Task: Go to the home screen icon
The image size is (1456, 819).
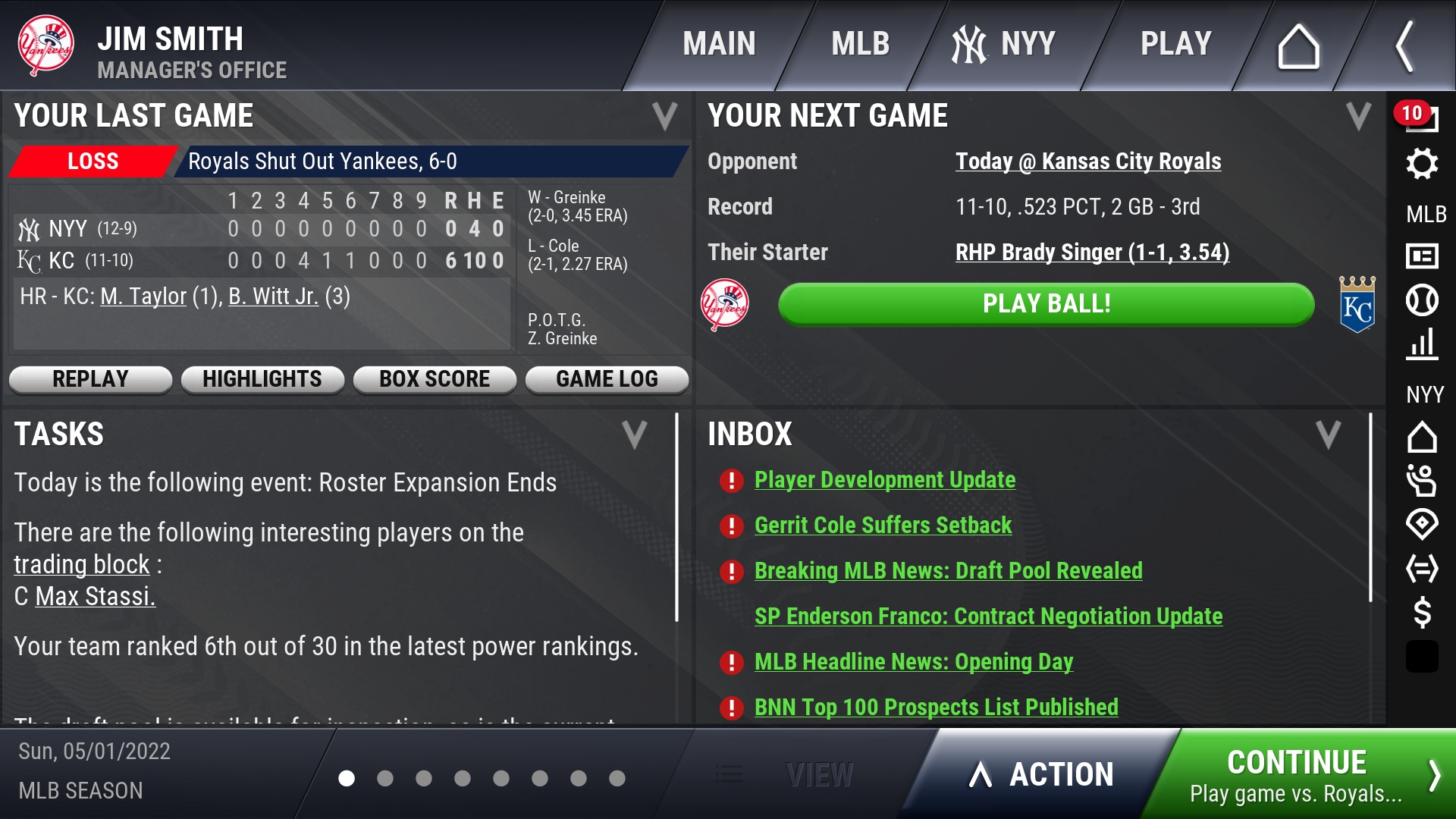Action: click(1298, 47)
